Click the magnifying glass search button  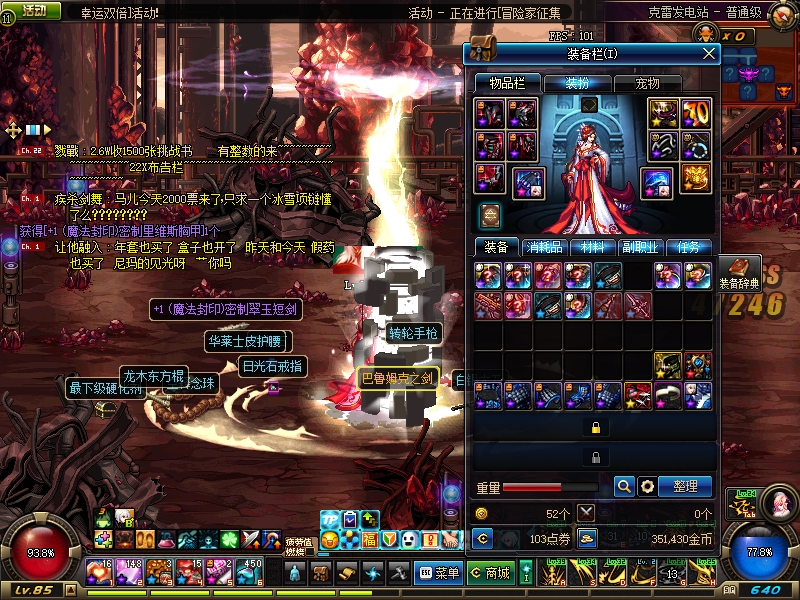pyautogui.click(x=624, y=486)
